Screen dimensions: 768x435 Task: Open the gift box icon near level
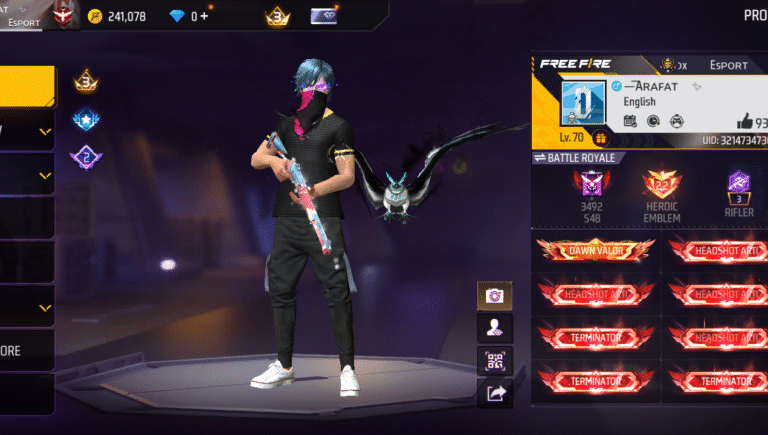(x=601, y=138)
